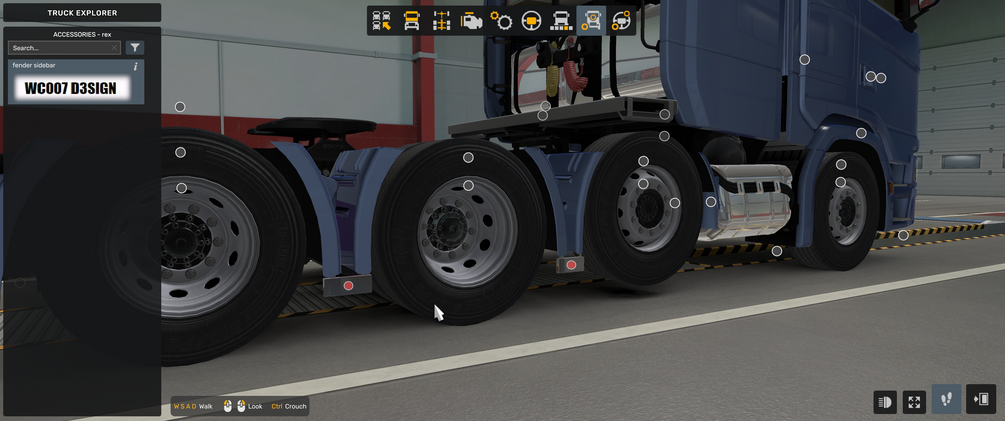Toggle the footsteps walk mode button

pyautogui.click(x=946, y=400)
